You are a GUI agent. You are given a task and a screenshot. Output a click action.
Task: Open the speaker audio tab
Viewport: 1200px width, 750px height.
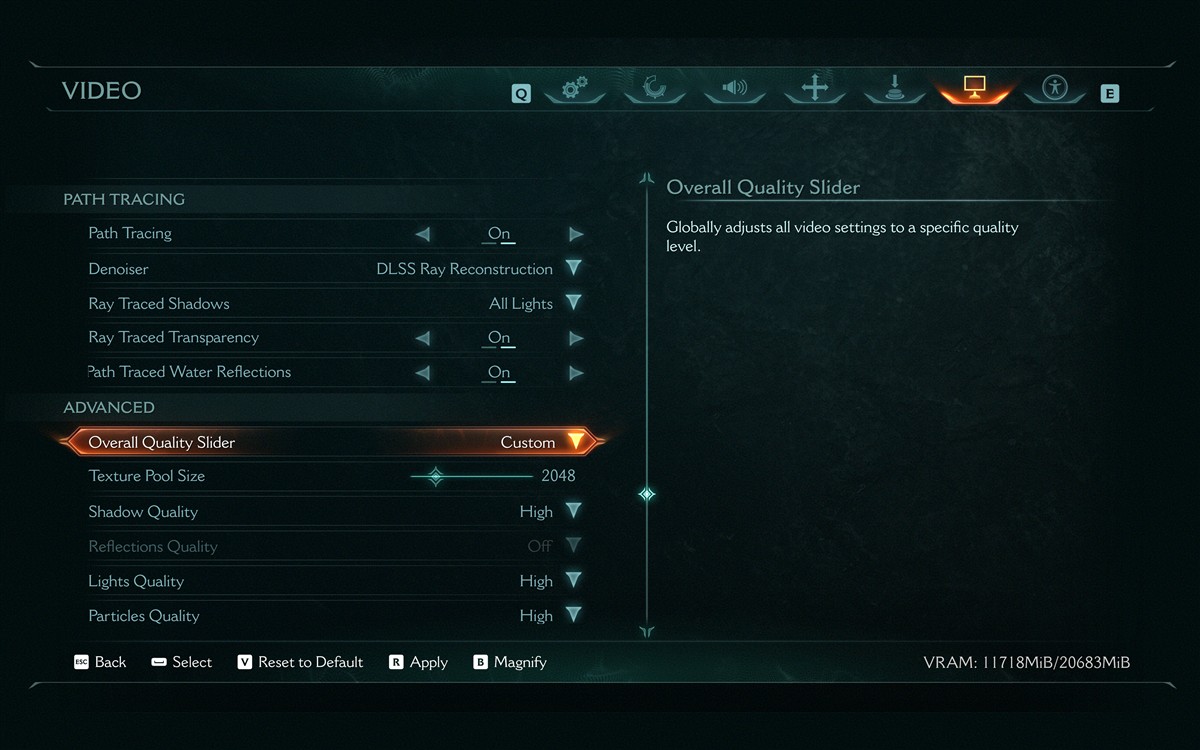(x=735, y=88)
